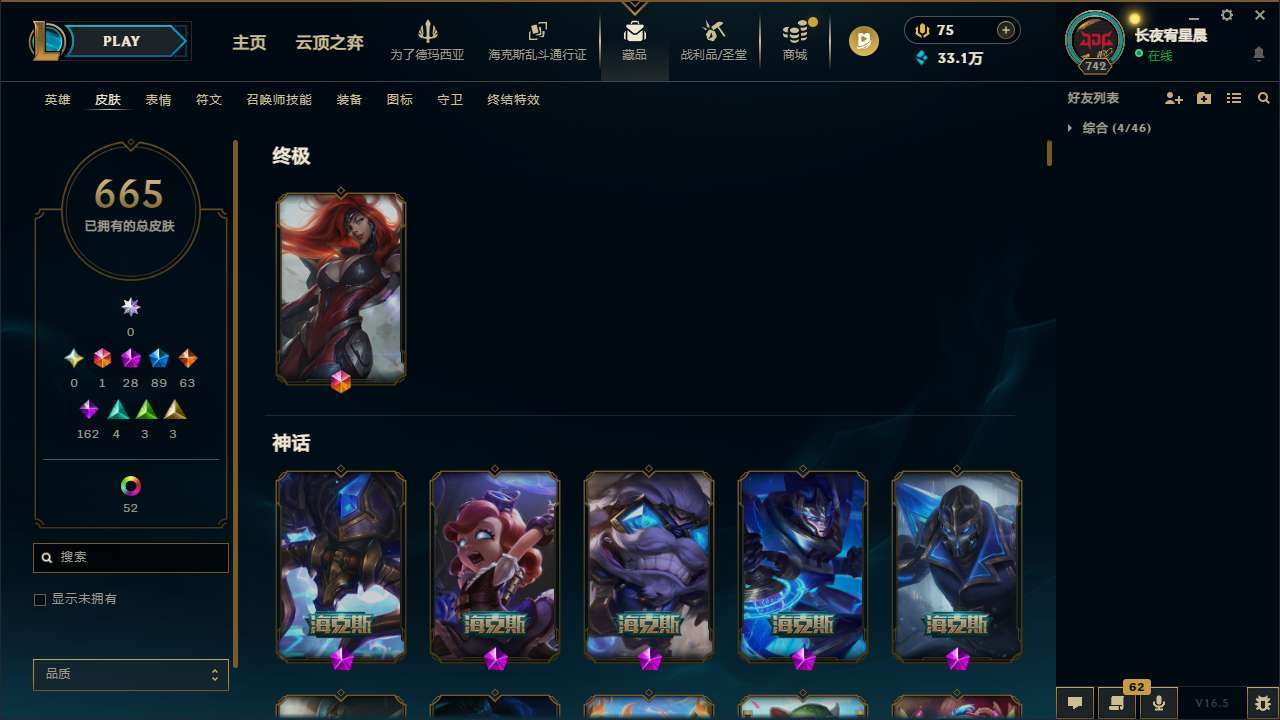The width and height of the screenshot is (1280, 720).
Task: Open friend list search magnifier
Action: [x=1264, y=98]
